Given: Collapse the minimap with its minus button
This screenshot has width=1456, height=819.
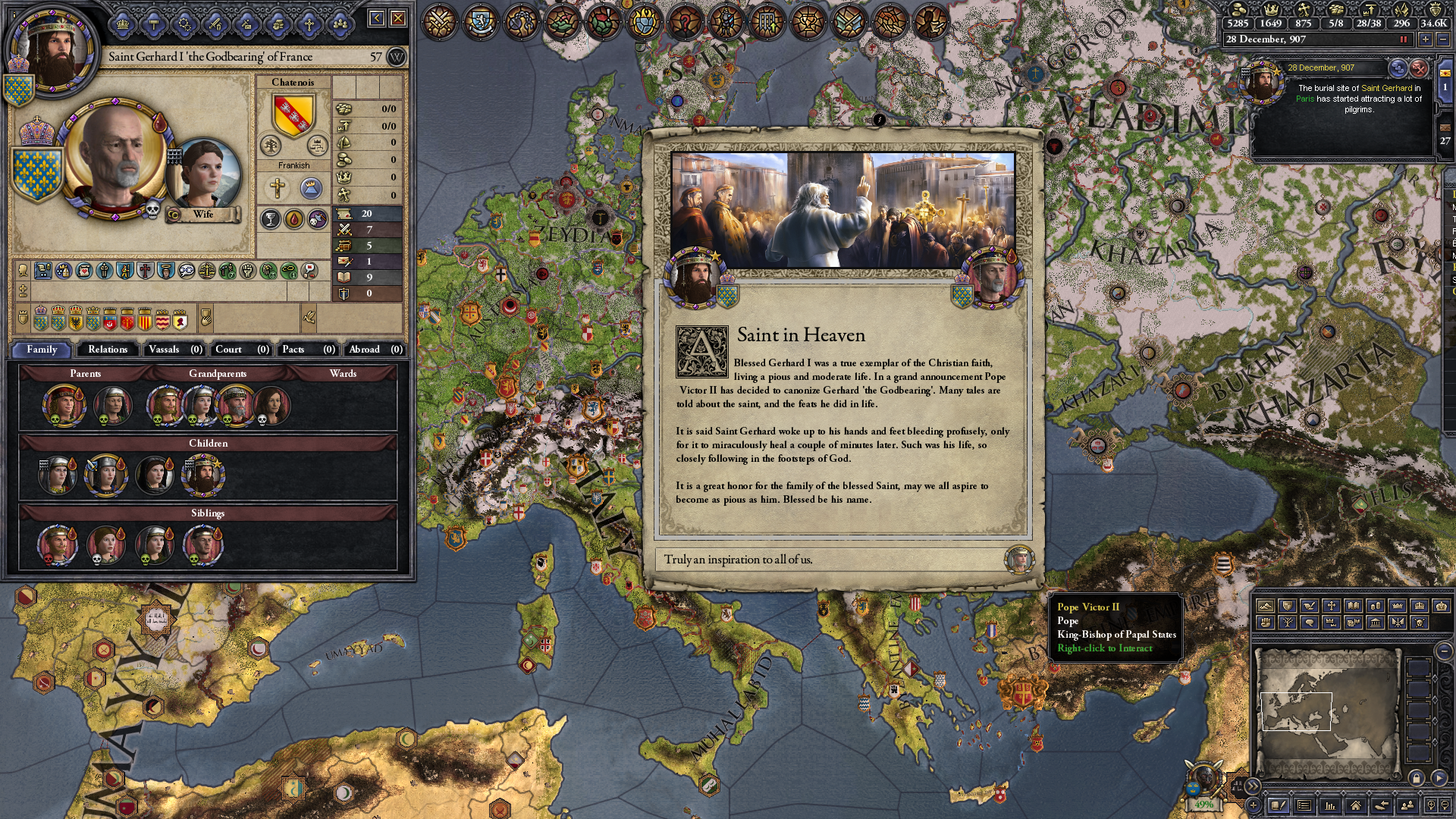Looking at the screenshot, I should point(1445,652).
